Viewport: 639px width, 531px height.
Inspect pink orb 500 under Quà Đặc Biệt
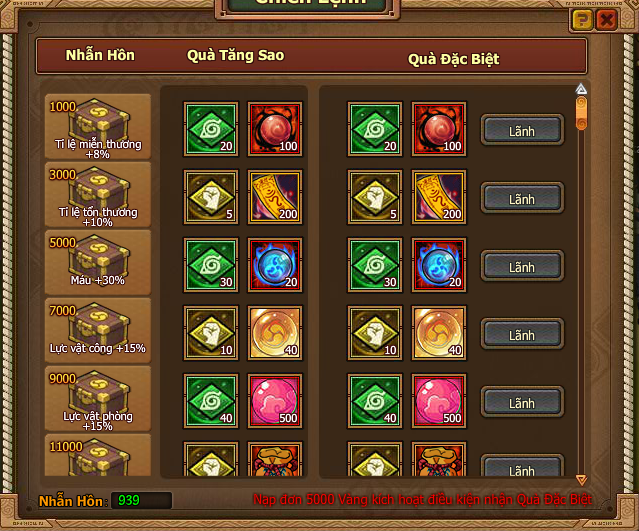[x=438, y=400]
